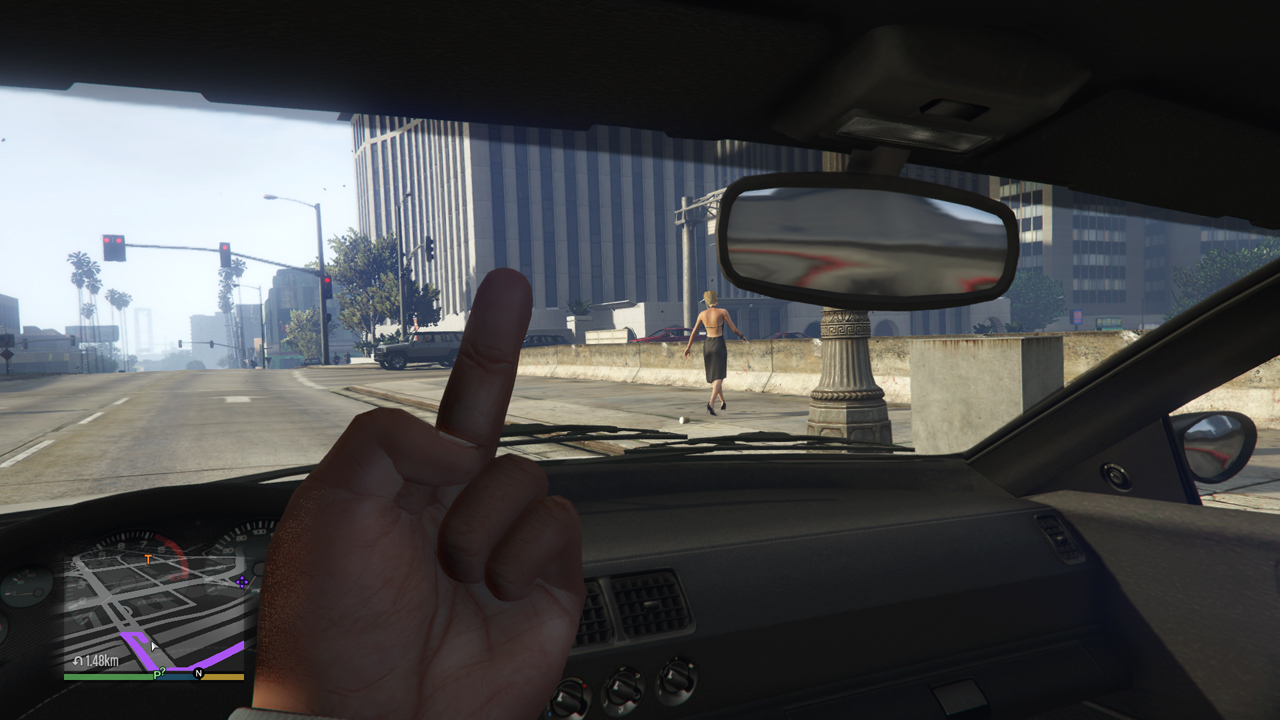Click the North compass indicator on minimap
The height and width of the screenshot is (720, 1280).
198,674
